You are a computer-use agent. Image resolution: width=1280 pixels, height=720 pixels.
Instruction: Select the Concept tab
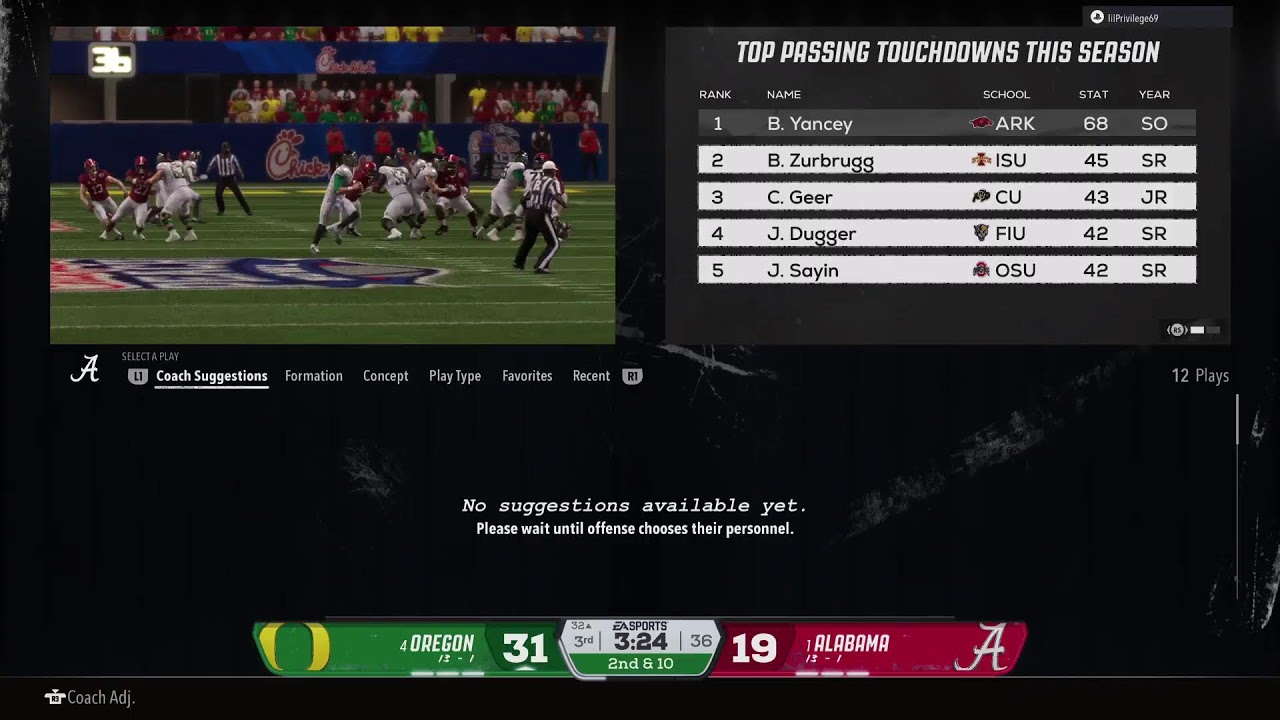coord(385,376)
